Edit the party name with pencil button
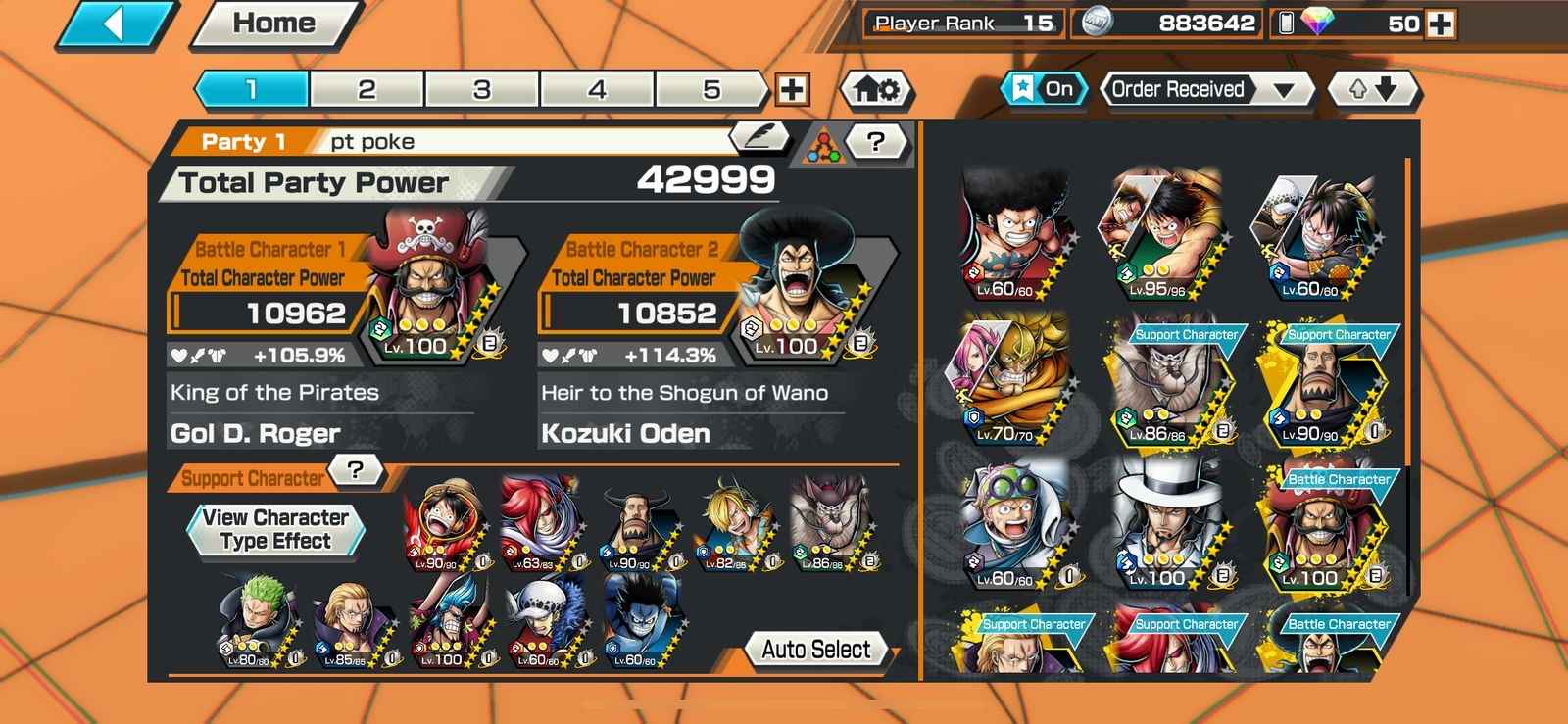1568x724 pixels. point(759,137)
